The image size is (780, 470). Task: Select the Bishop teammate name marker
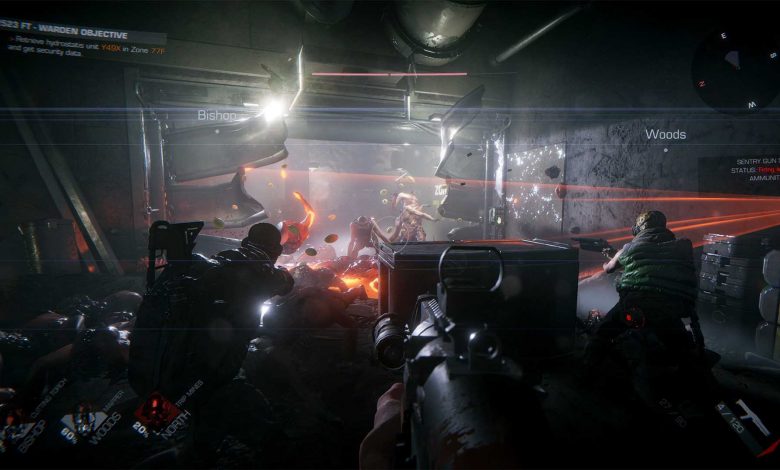pyautogui.click(x=217, y=115)
